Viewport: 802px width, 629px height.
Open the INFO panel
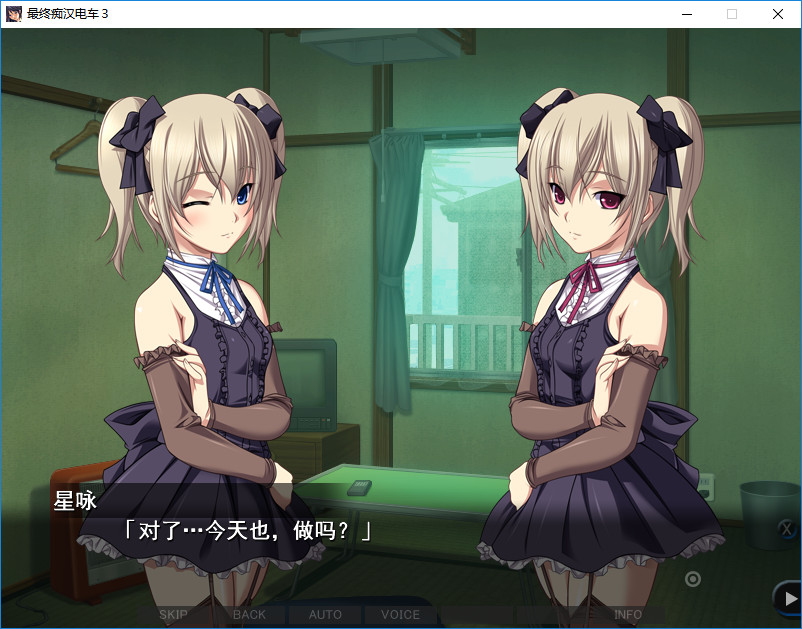(x=627, y=614)
